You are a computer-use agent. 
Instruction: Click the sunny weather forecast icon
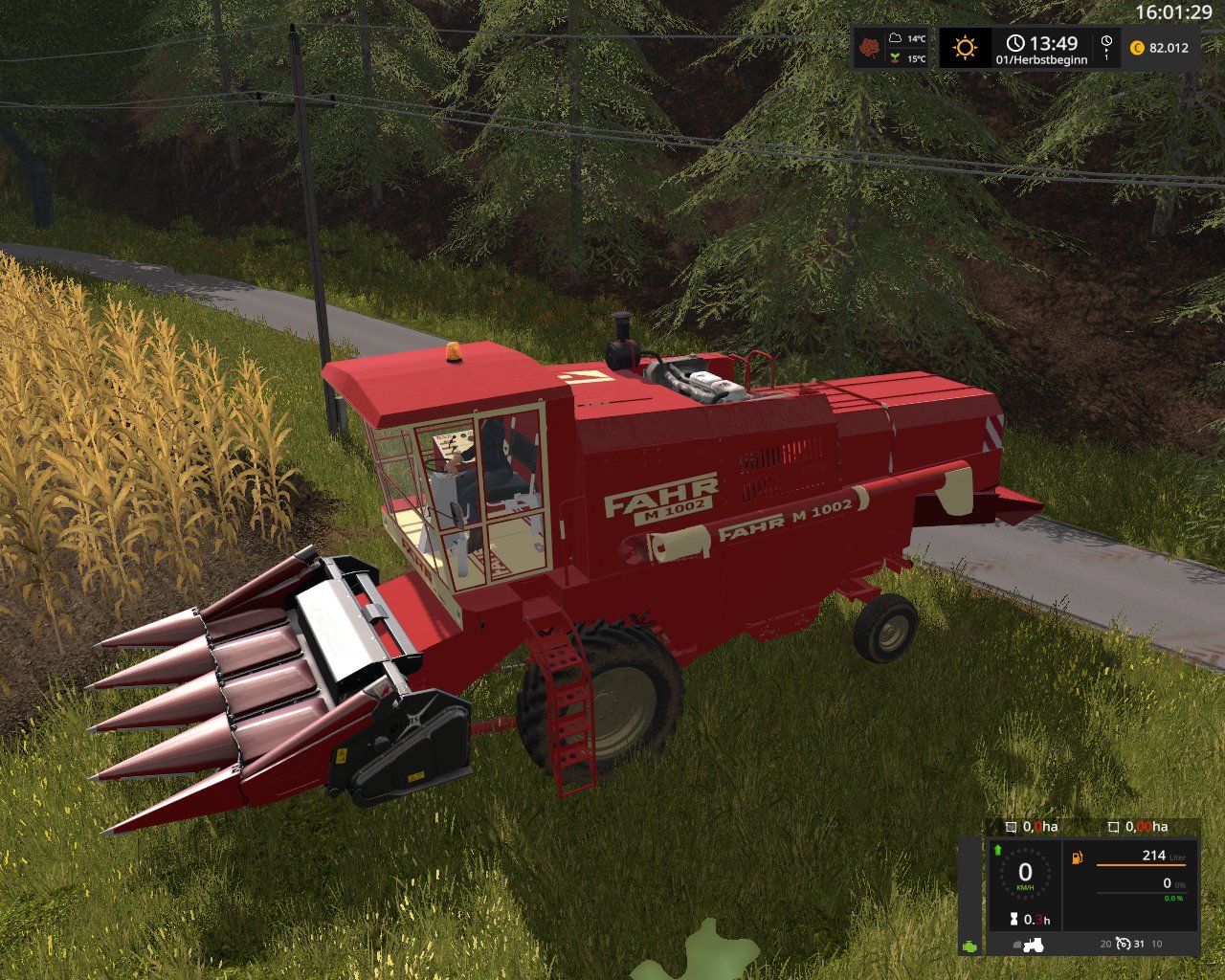tap(964, 47)
